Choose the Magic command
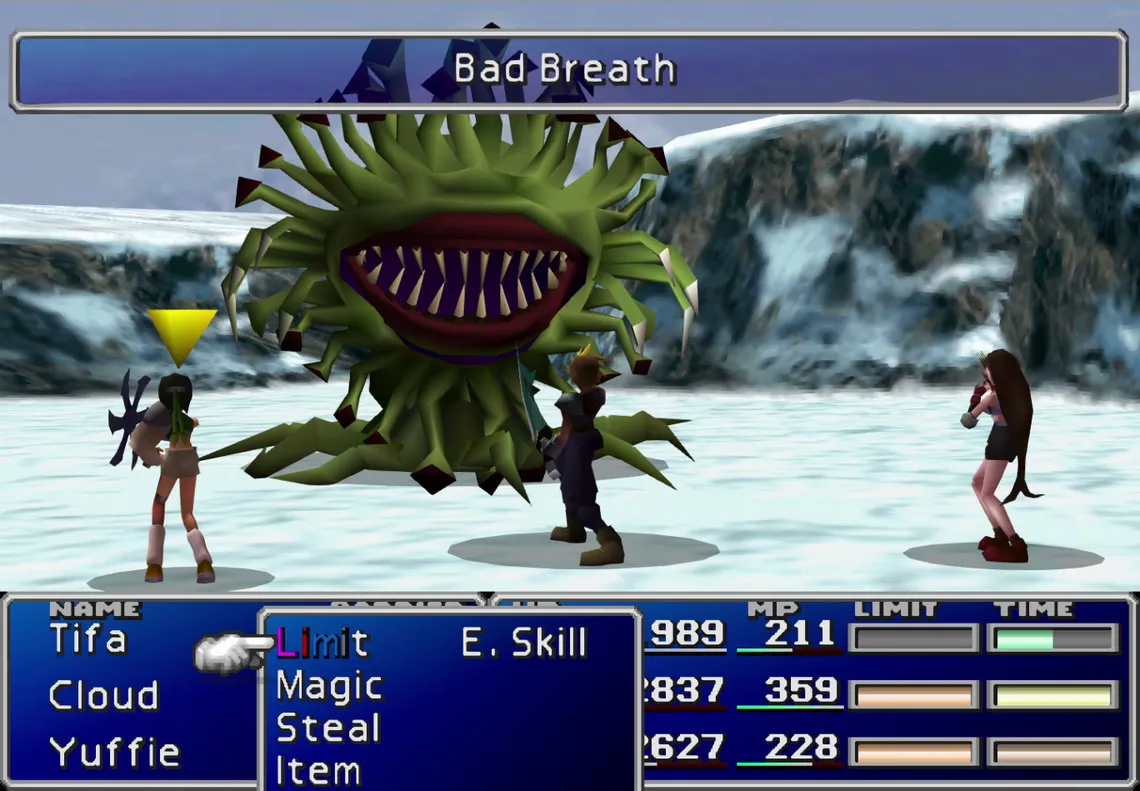 [x=329, y=686]
